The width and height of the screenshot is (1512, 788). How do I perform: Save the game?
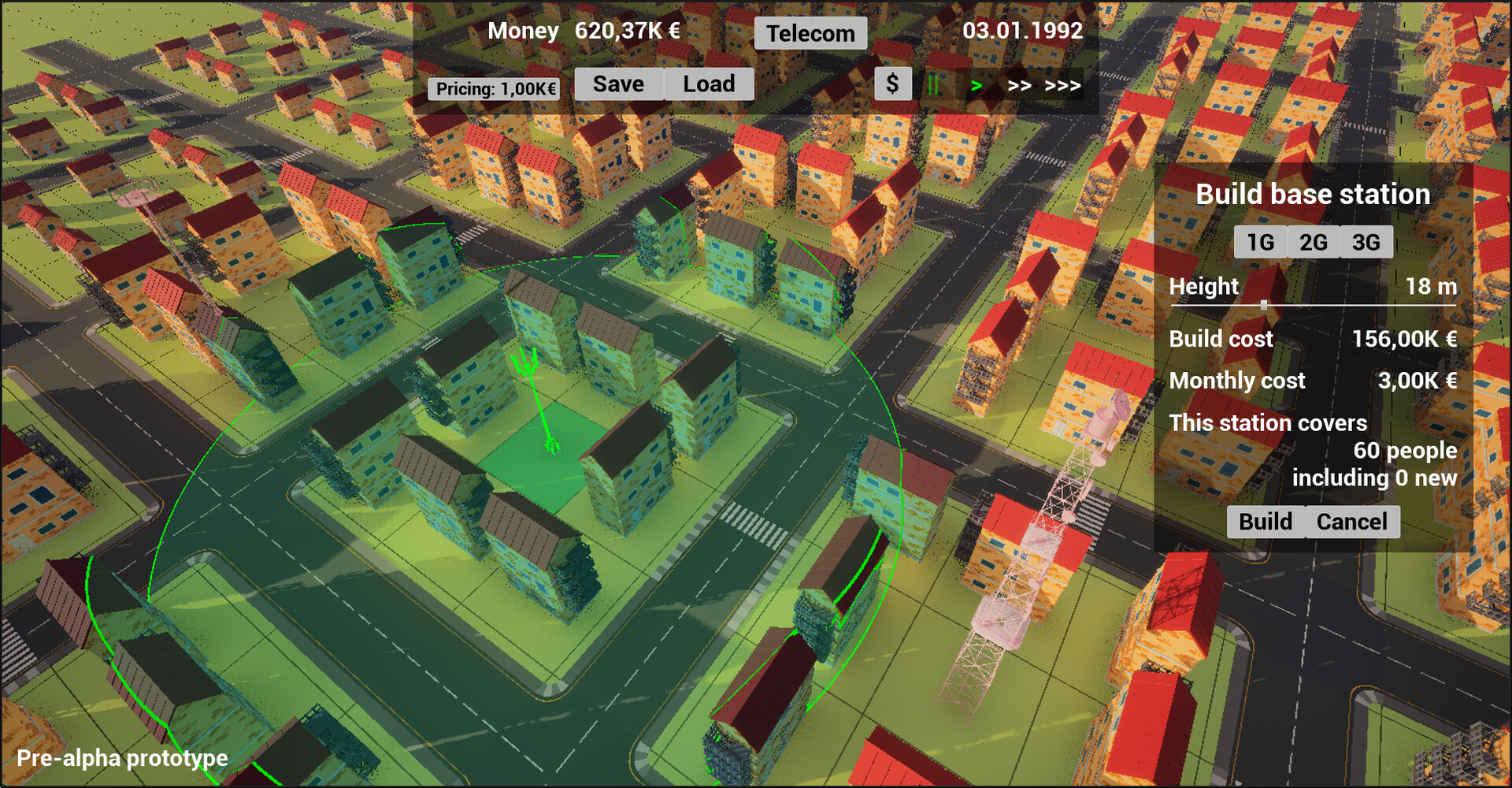pyautogui.click(x=619, y=83)
